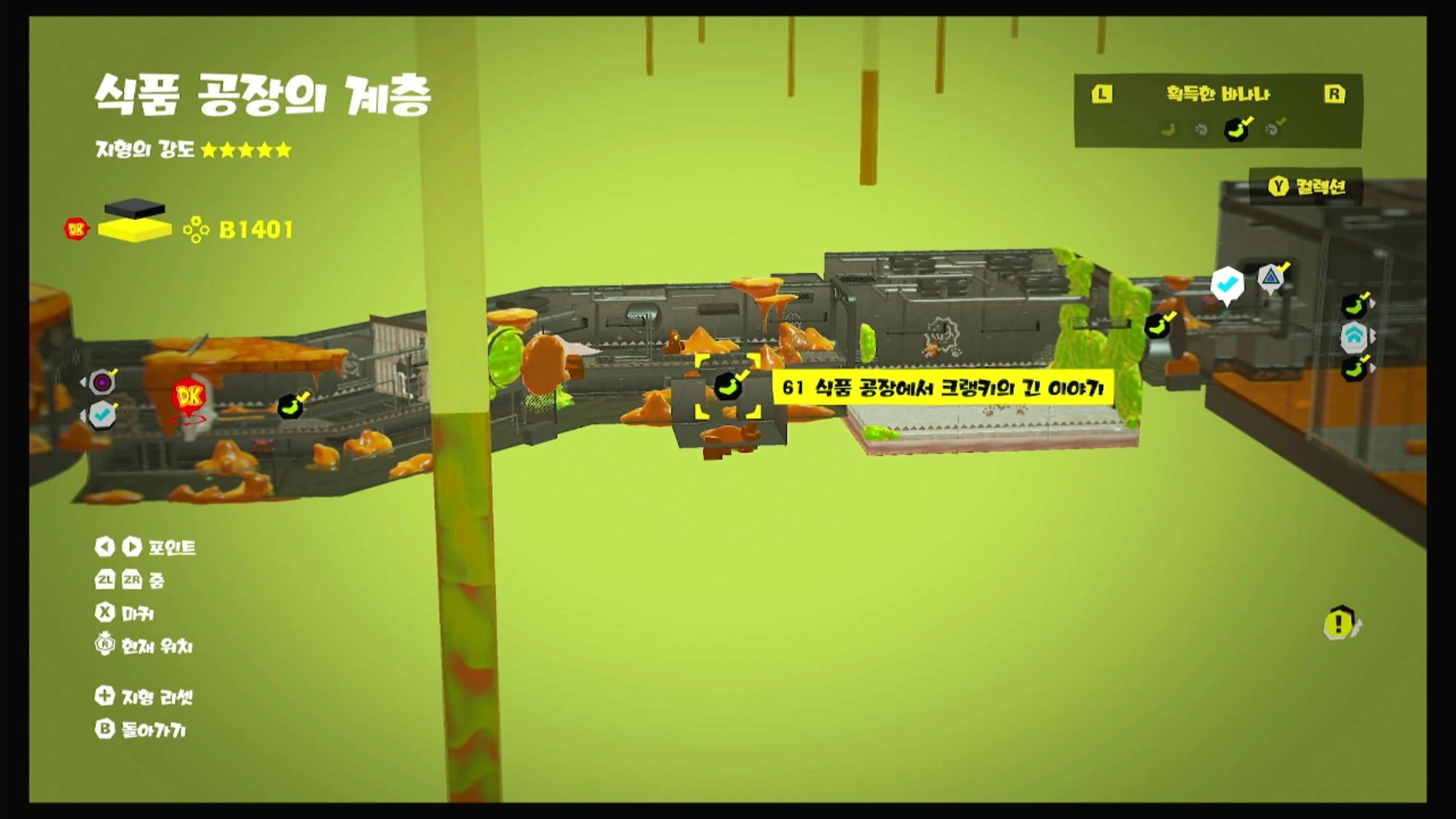Switch to the dark upper layer slab
Image resolution: width=1456 pixels, height=819 pixels.
(x=135, y=207)
